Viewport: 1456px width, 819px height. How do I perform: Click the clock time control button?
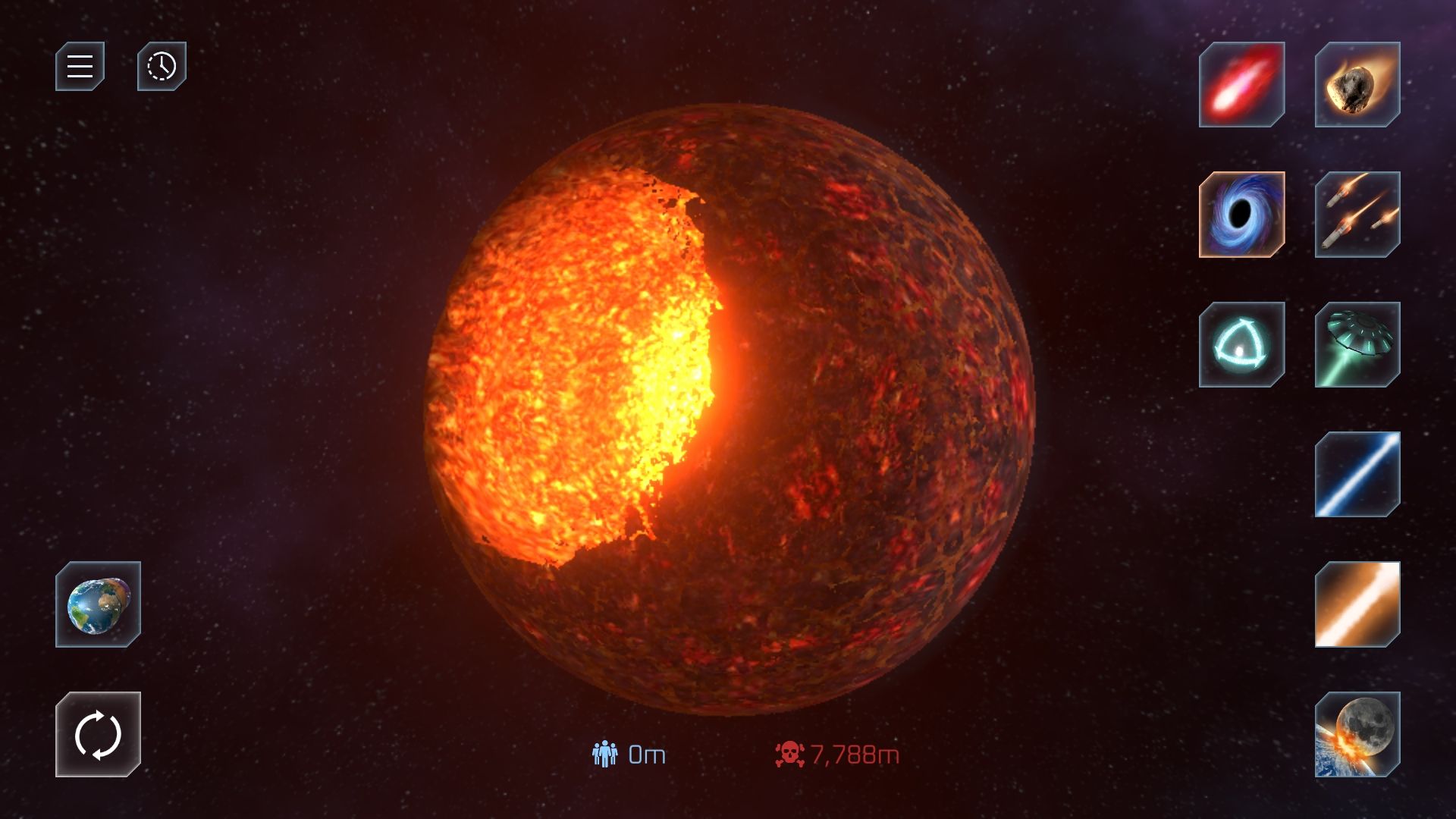click(162, 67)
